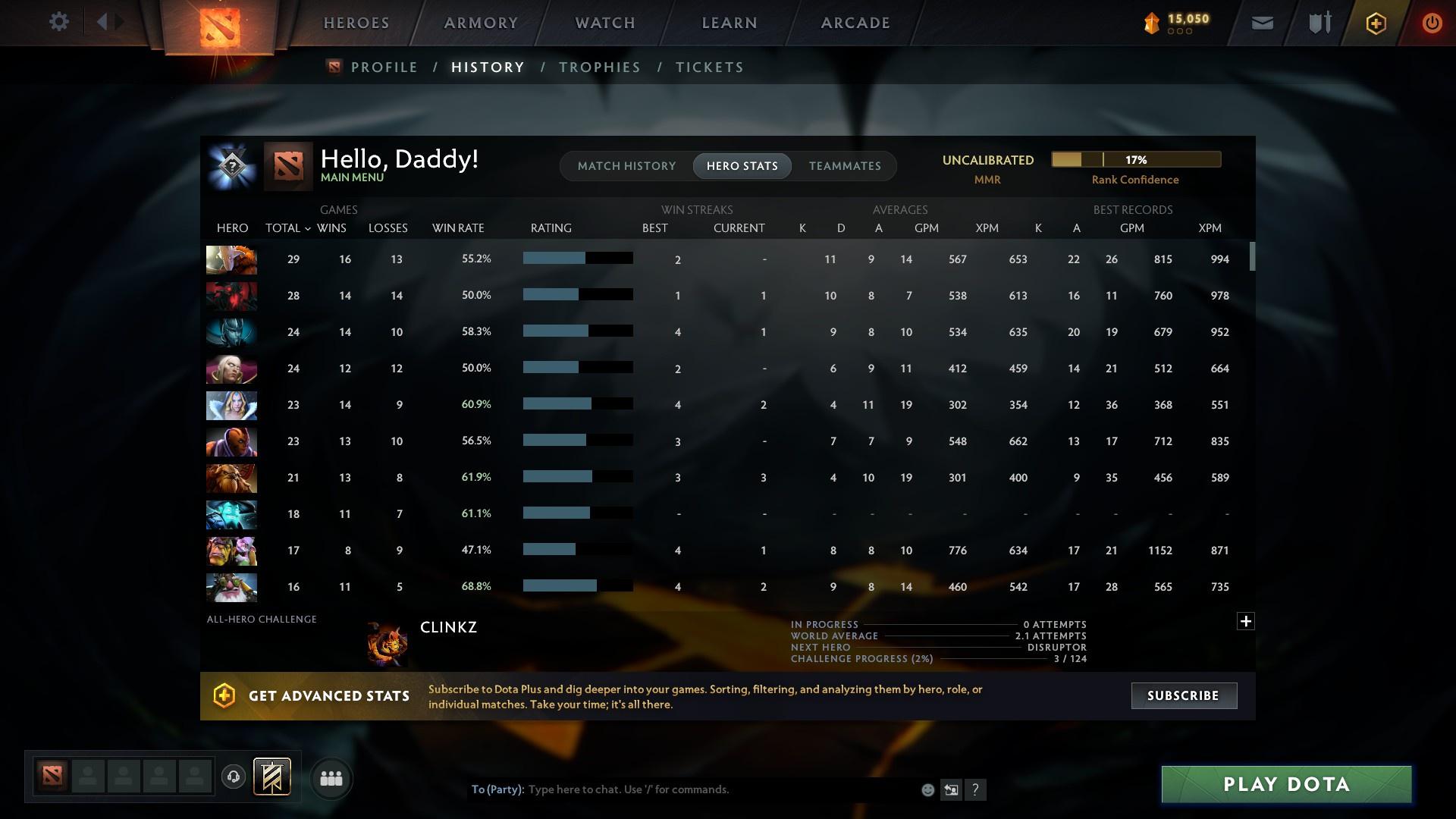Toggle to Match History view
Image resolution: width=1456 pixels, height=819 pixels.
point(626,165)
